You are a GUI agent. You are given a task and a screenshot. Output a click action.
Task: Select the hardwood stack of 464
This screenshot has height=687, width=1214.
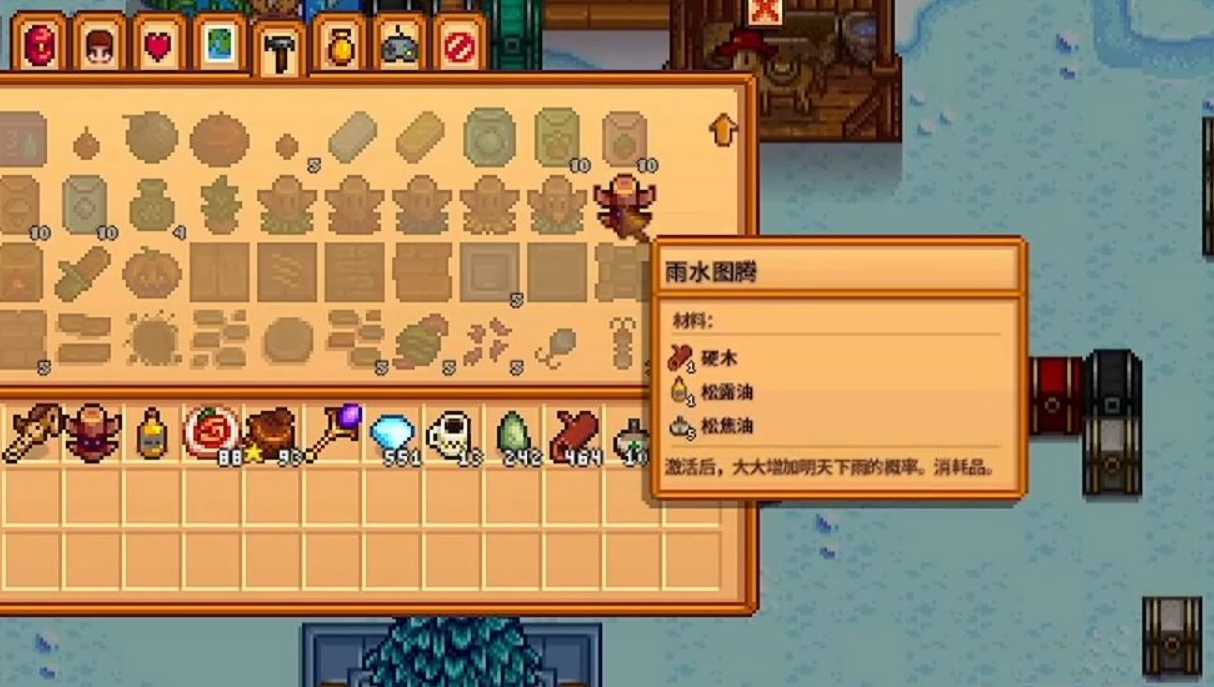pyautogui.click(x=573, y=435)
